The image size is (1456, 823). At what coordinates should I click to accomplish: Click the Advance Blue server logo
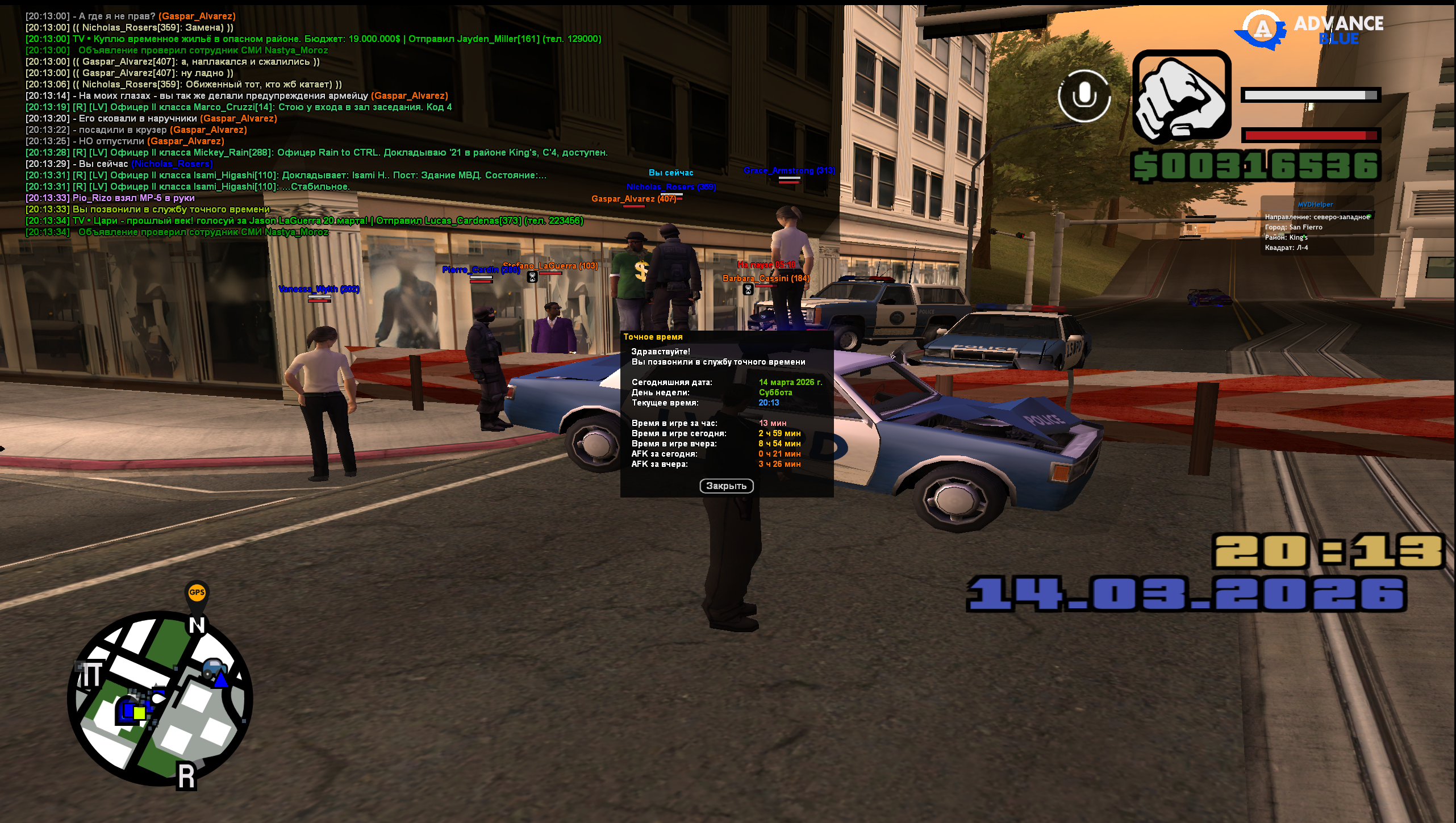1310,29
